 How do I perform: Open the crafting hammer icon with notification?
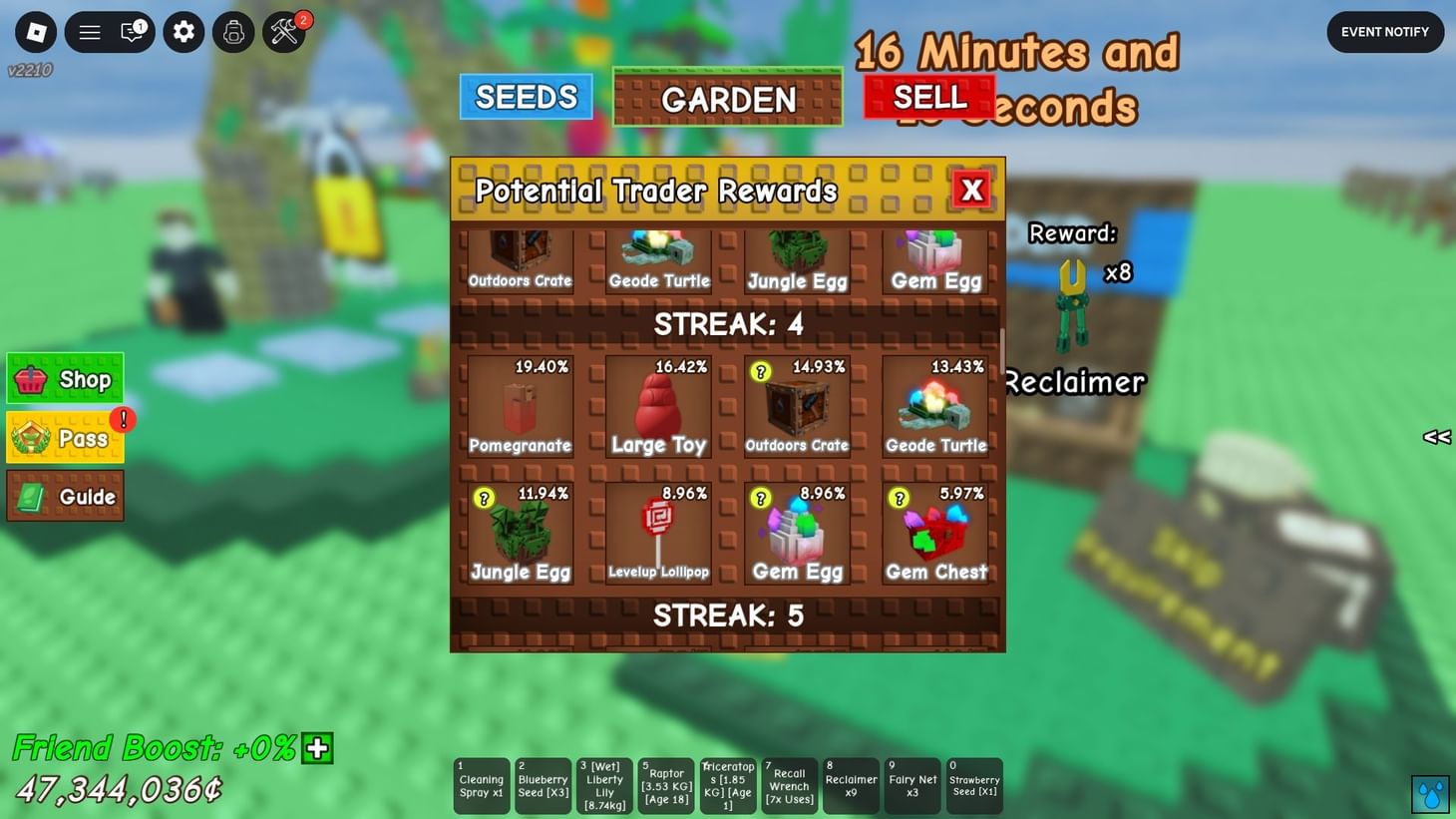[x=283, y=32]
